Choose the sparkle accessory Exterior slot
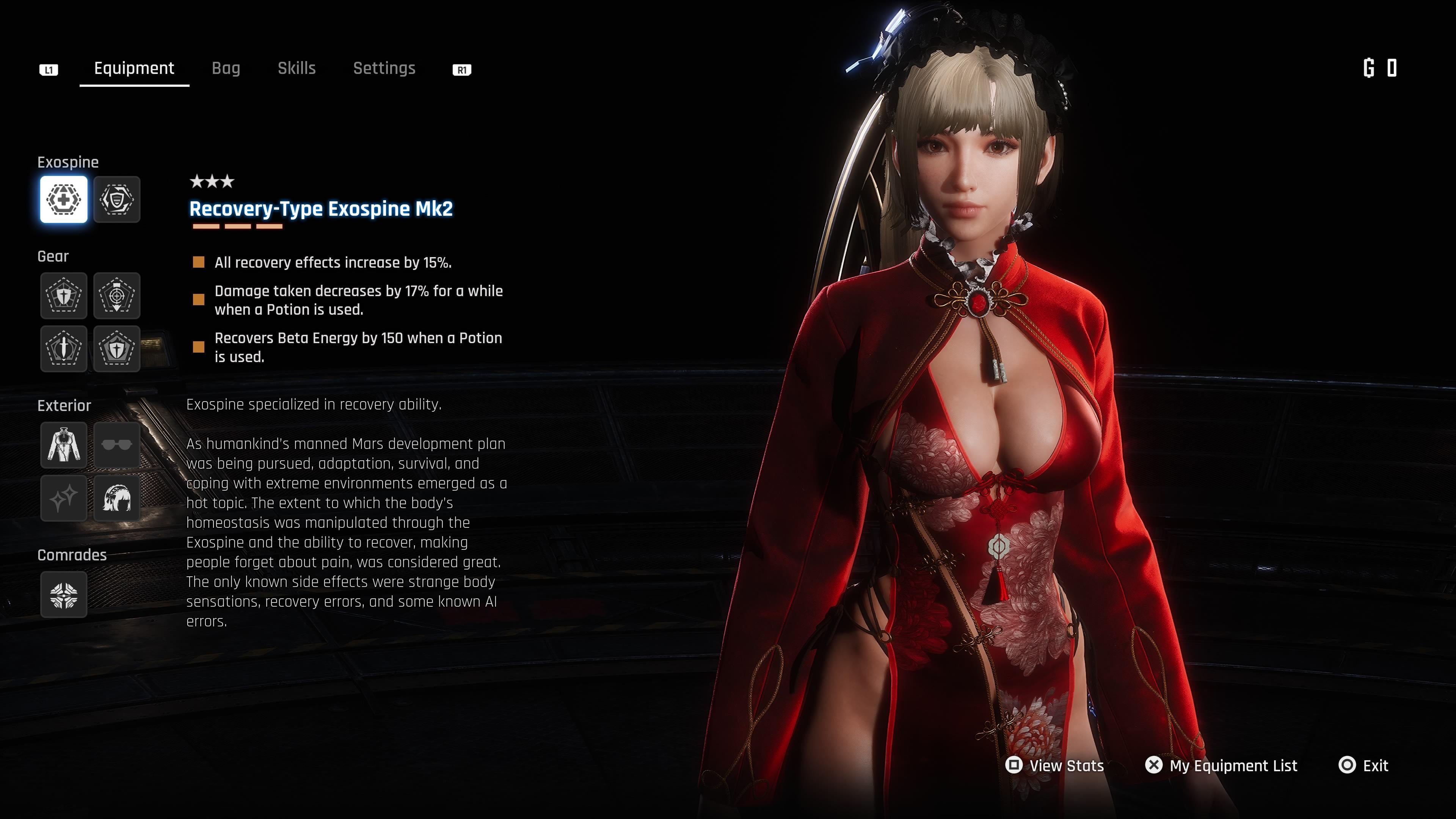Viewport: 1456px width, 819px height. (64, 498)
